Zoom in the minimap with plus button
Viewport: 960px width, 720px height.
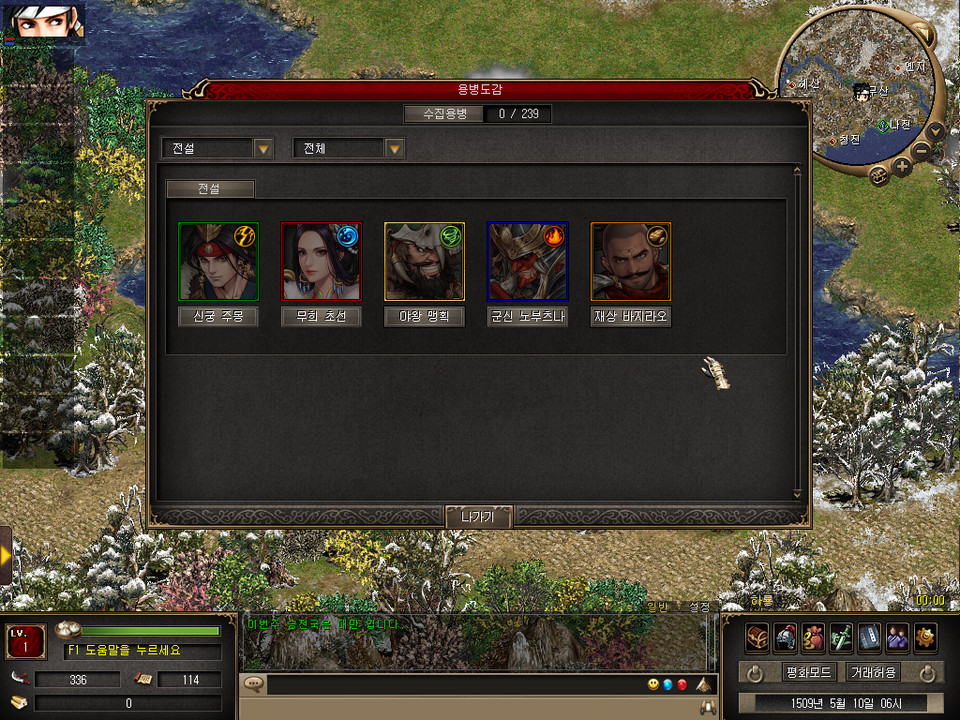tap(902, 167)
